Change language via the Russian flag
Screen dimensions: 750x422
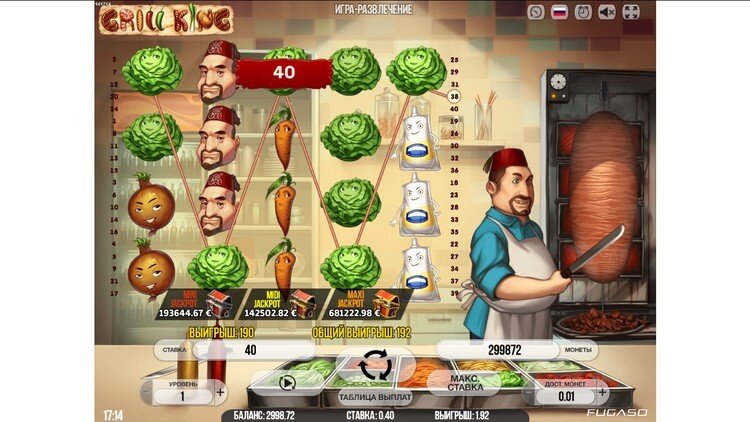tap(560, 12)
